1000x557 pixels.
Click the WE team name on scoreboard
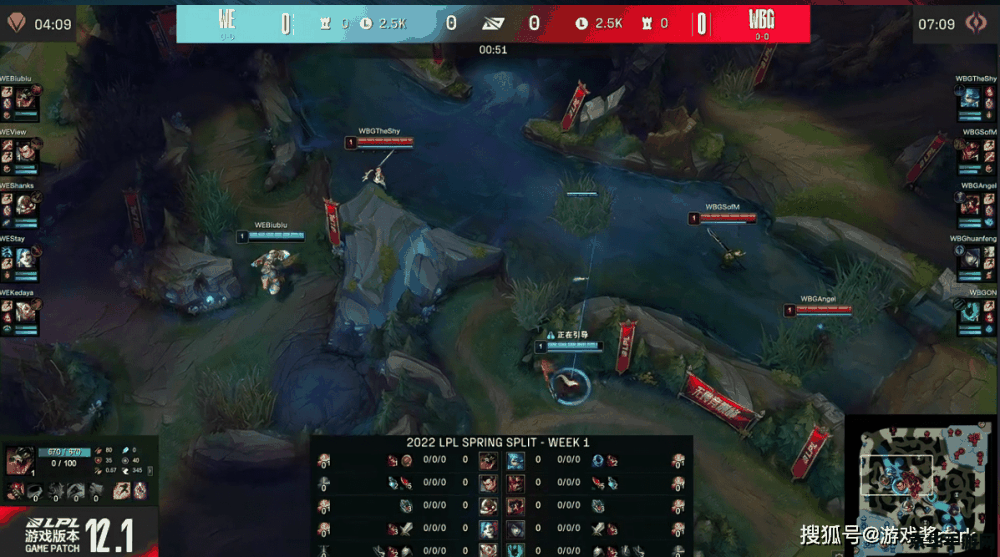point(226,20)
